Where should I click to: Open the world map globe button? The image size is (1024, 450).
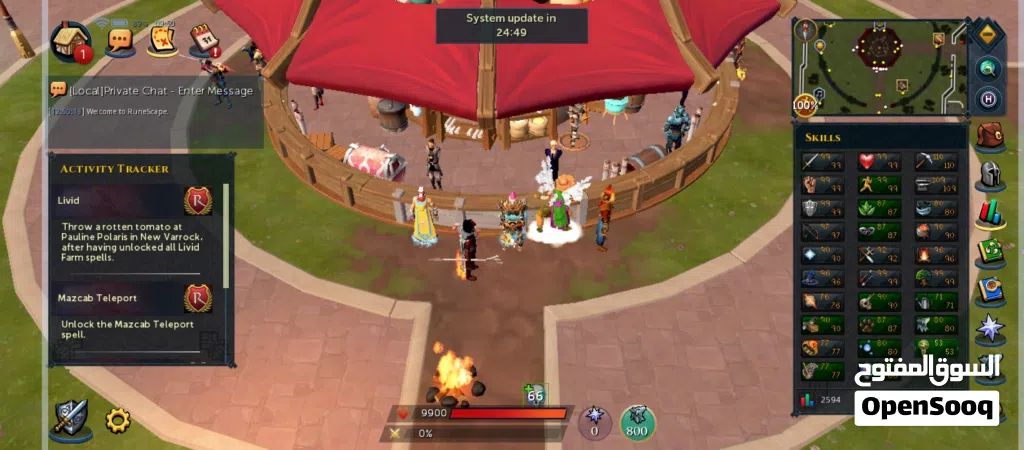[988, 68]
